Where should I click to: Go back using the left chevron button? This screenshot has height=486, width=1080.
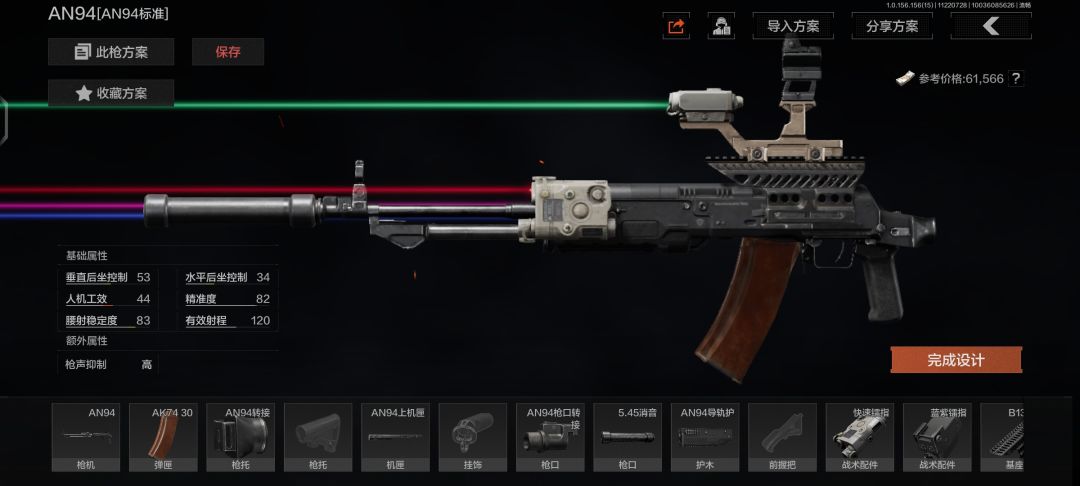tap(990, 26)
